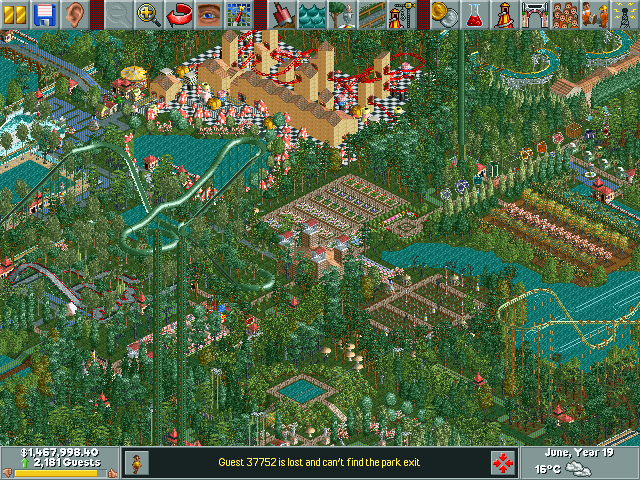The height and width of the screenshot is (480, 640).
Task: Open park information via entrance gate icon
Action: click(x=536, y=14)
